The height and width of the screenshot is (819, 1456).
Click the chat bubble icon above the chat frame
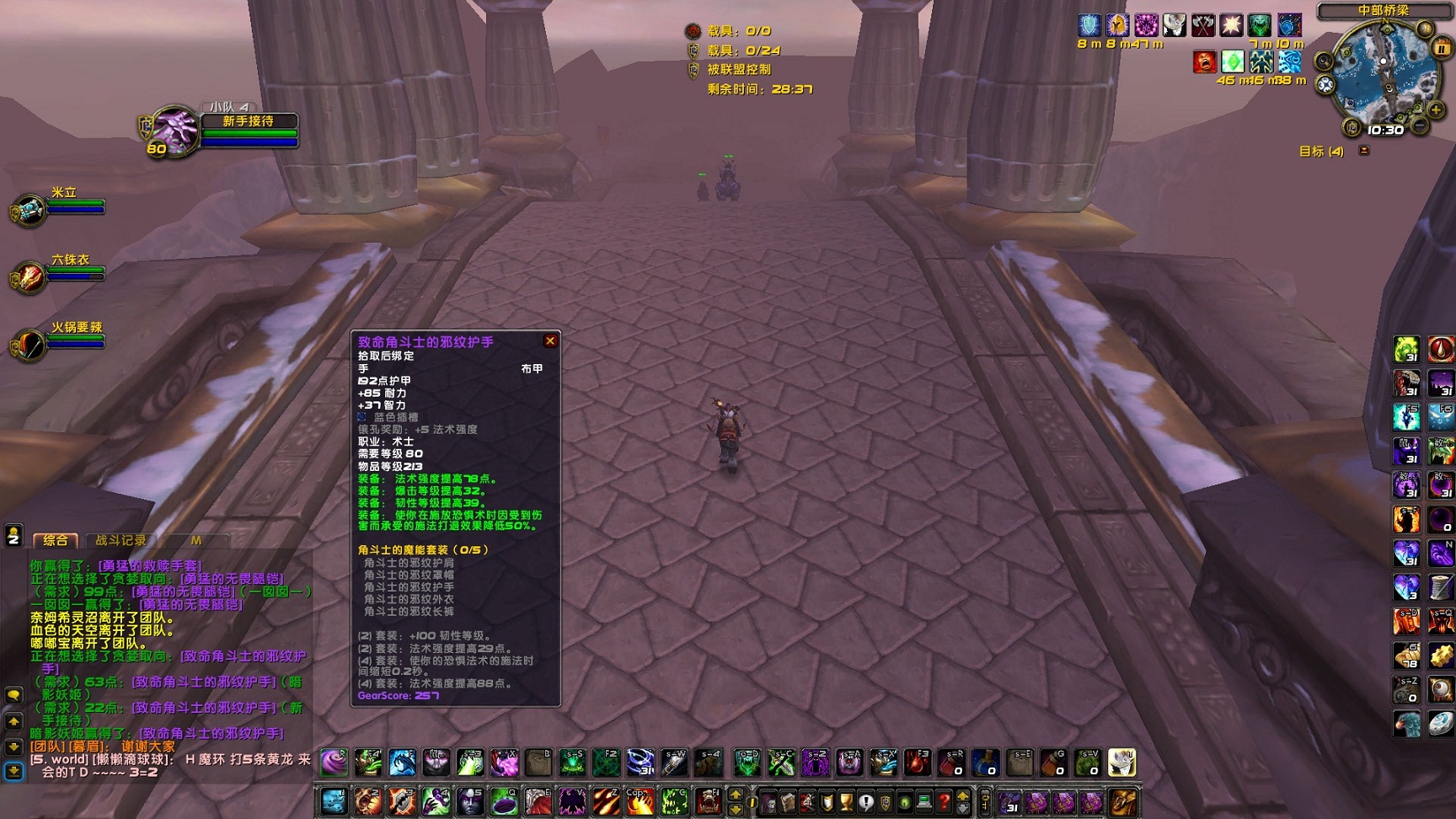click(13, 694)
